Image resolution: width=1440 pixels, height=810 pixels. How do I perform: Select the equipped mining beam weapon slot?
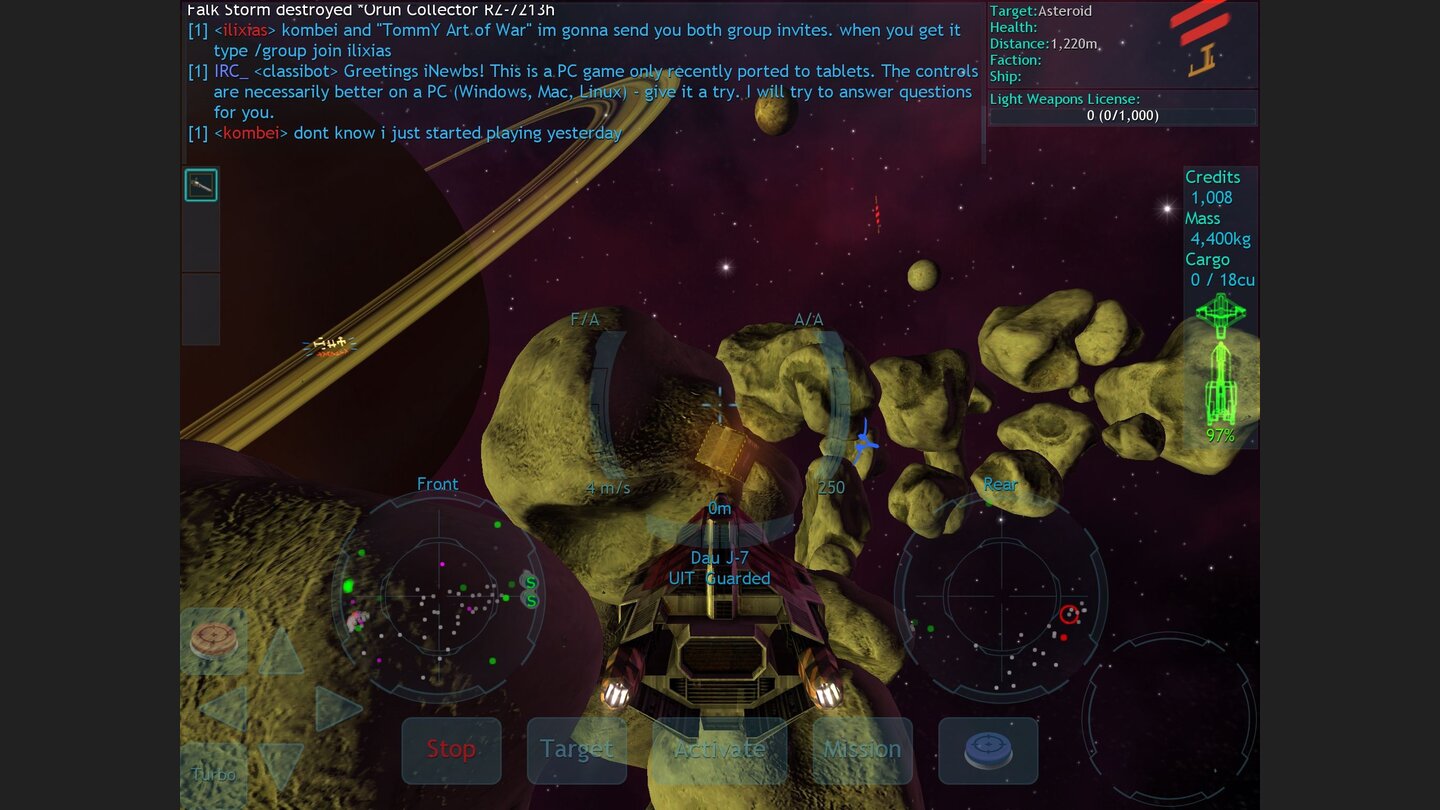coord(200,184)
